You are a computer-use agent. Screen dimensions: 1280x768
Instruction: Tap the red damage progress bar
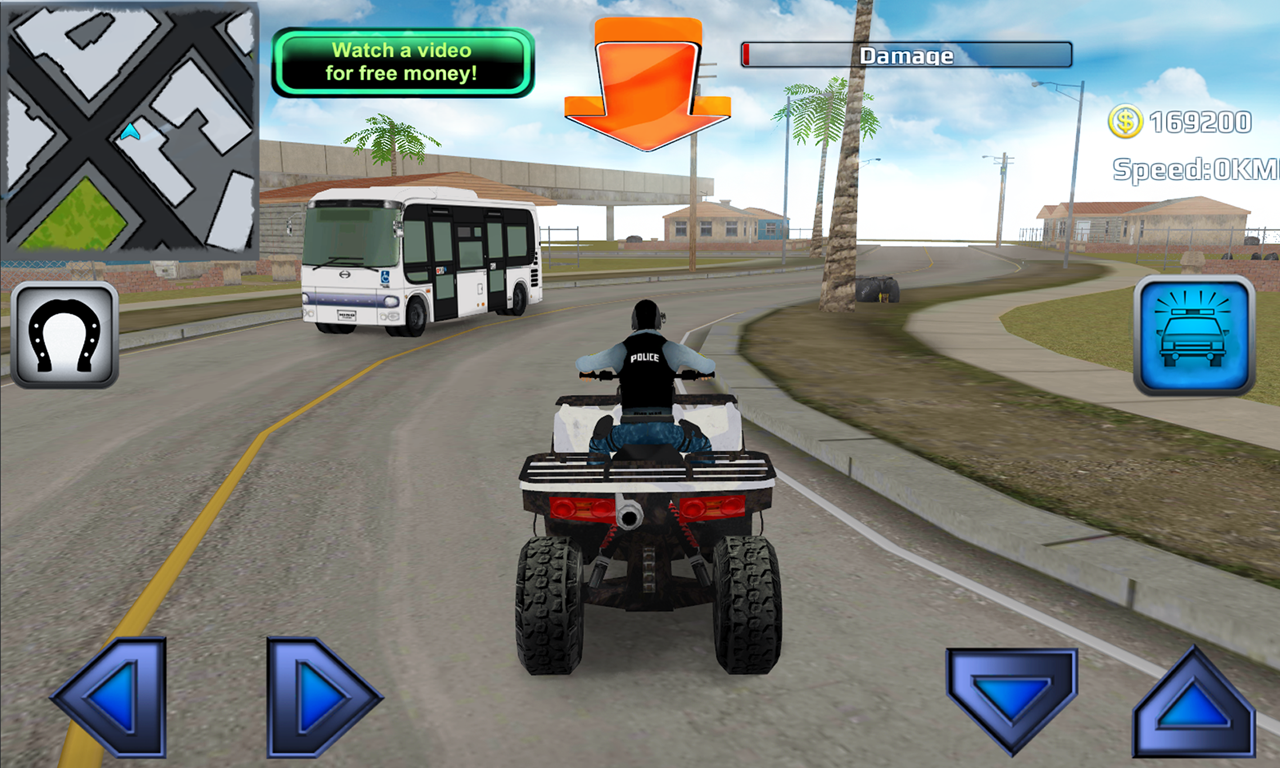[748, 55]
